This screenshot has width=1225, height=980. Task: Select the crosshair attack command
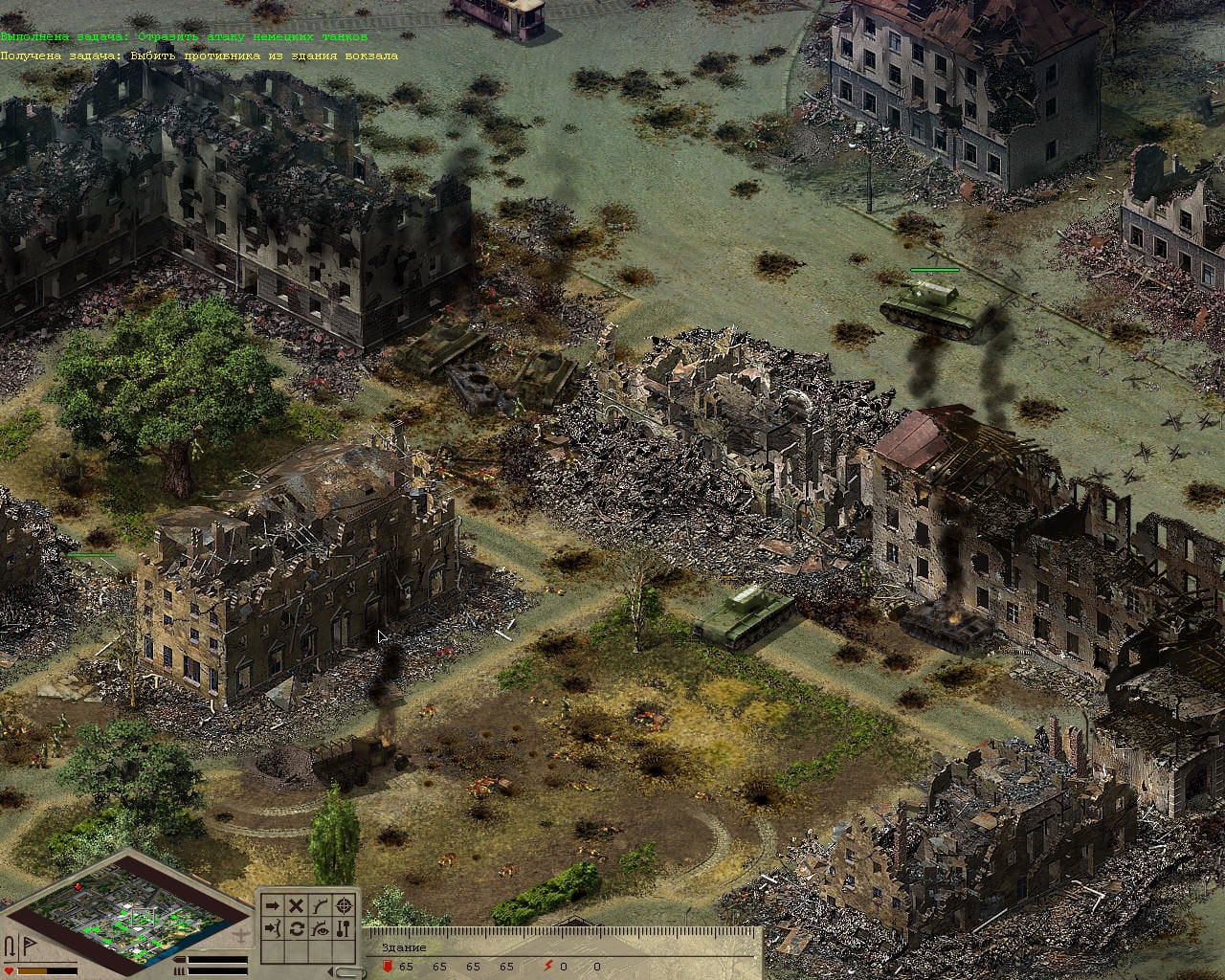(x=345, y=905)
